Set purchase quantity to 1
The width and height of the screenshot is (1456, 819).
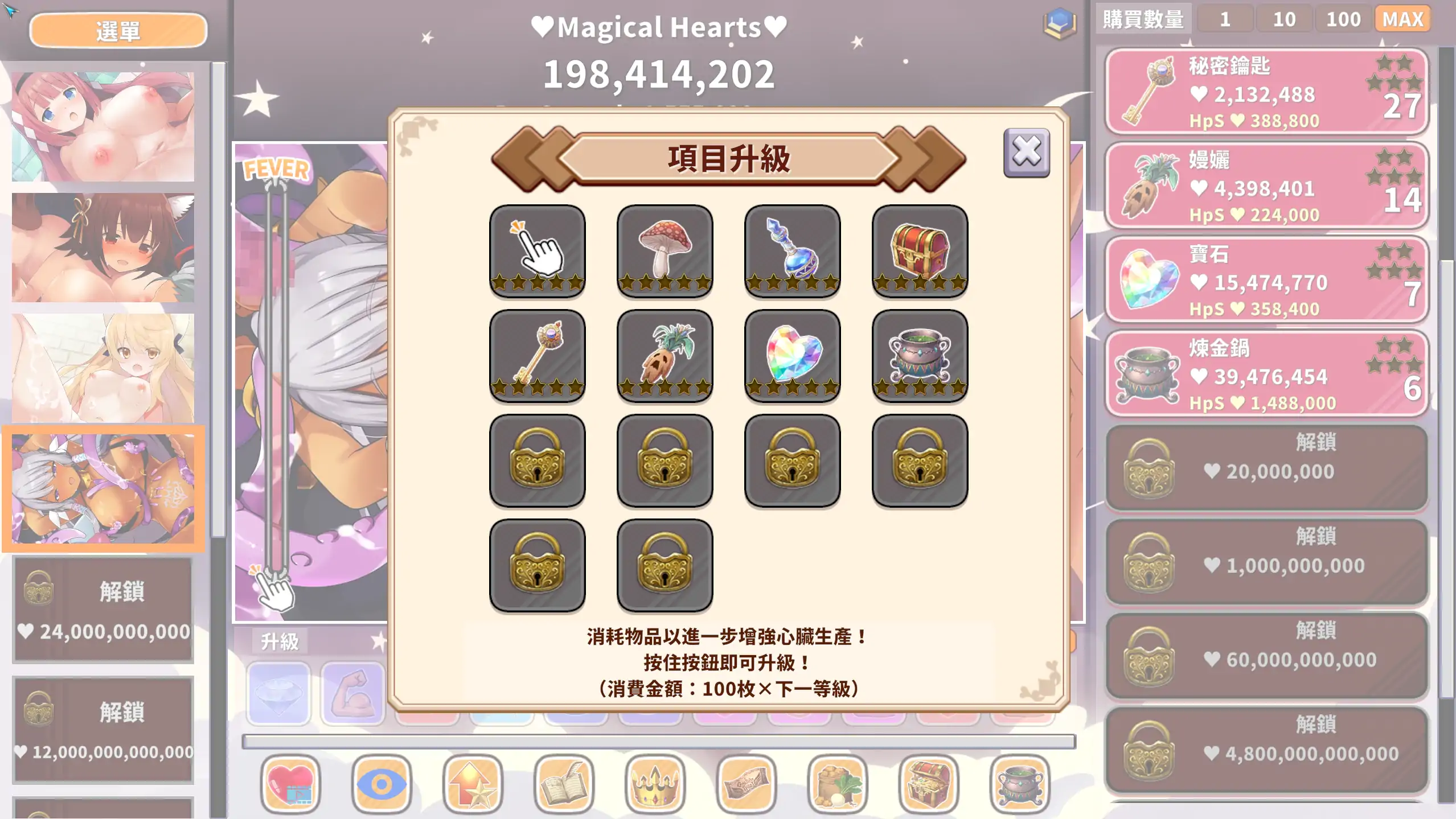tap(1225, 19)
